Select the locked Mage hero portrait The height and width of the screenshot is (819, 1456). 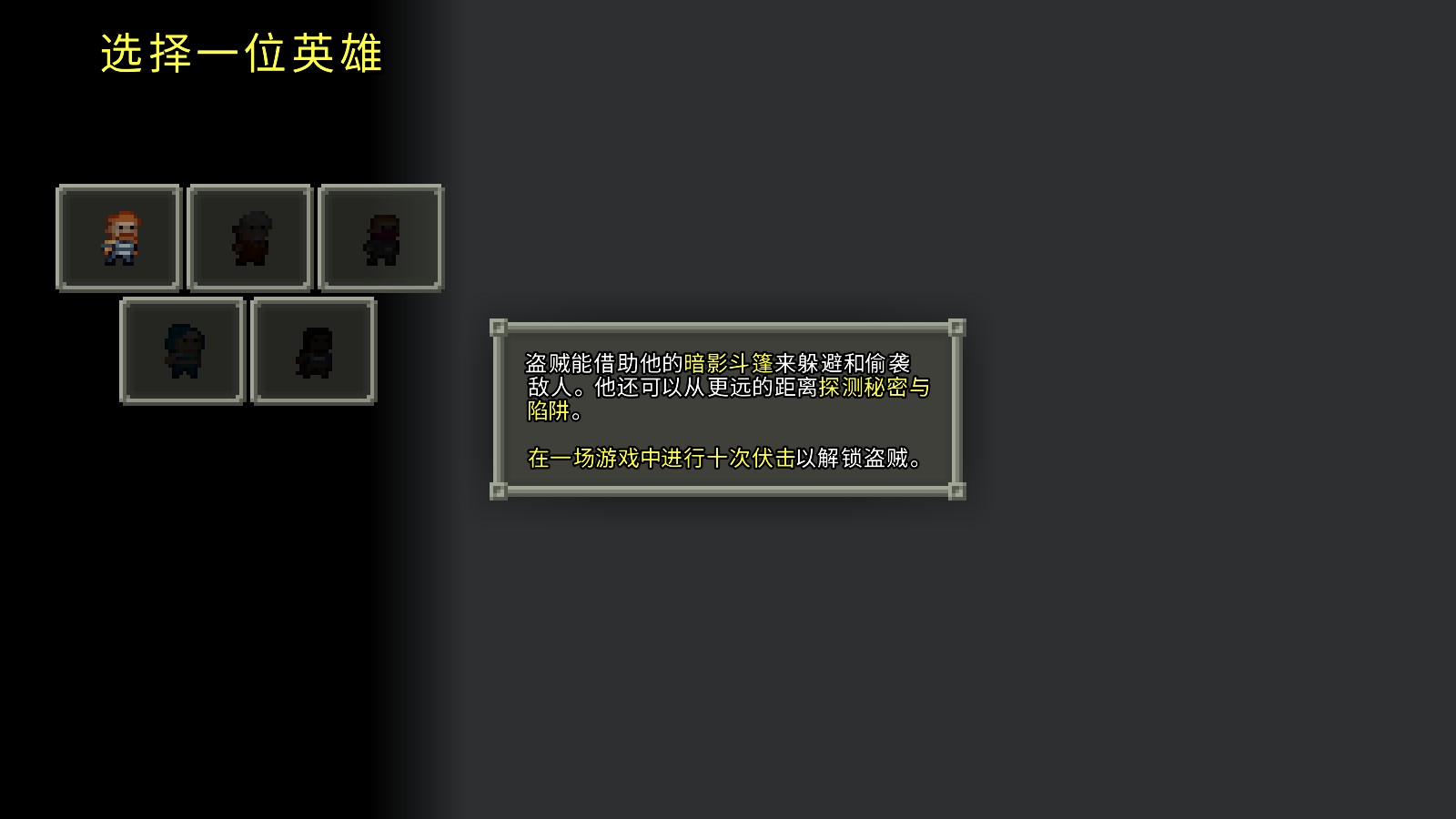pos(248,238)
